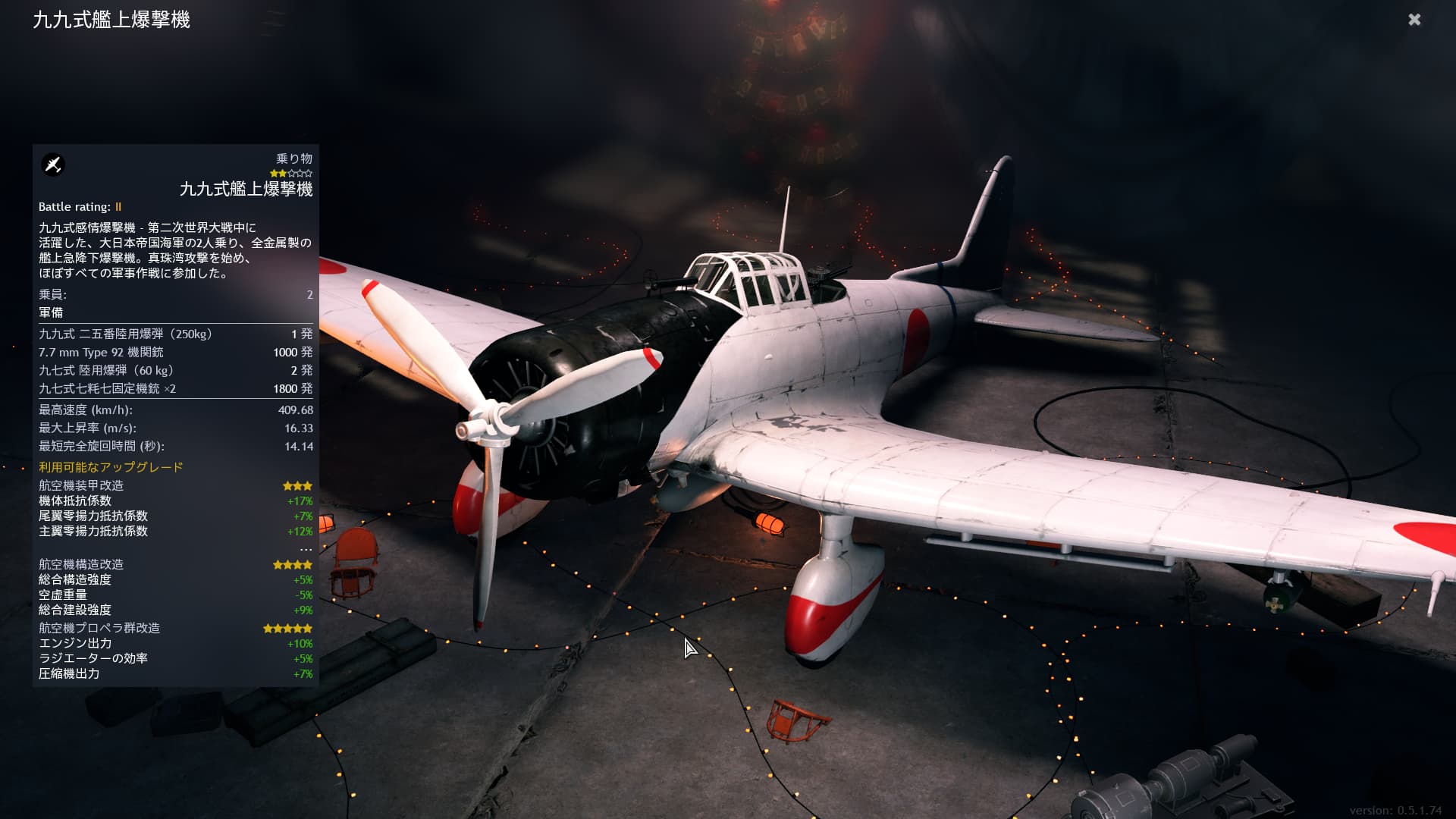Click the last empty star of the rating row

tap(308, 173)
